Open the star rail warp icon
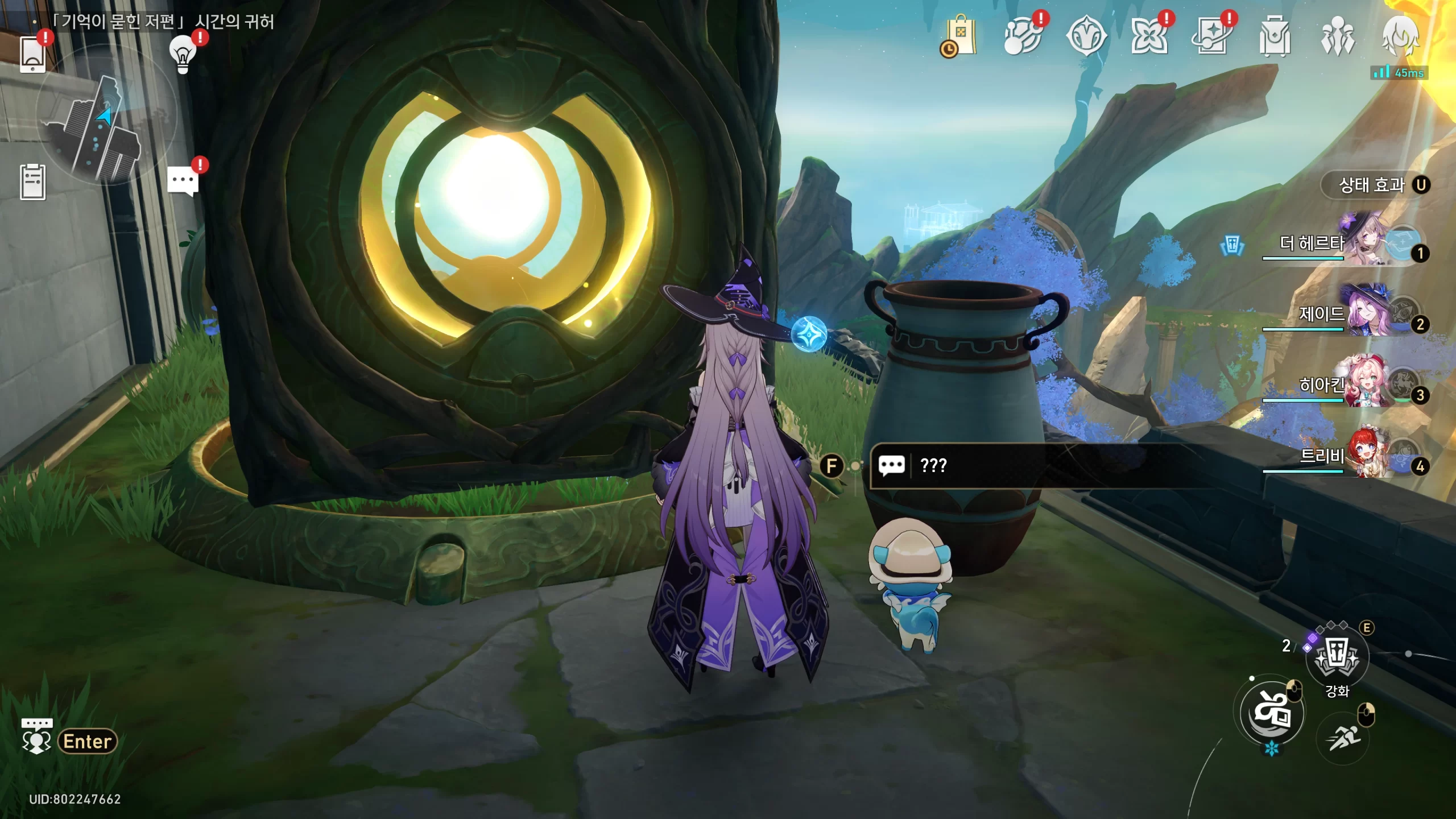The height and width of the screenshot is (819, 1456). coord(1212,36)
